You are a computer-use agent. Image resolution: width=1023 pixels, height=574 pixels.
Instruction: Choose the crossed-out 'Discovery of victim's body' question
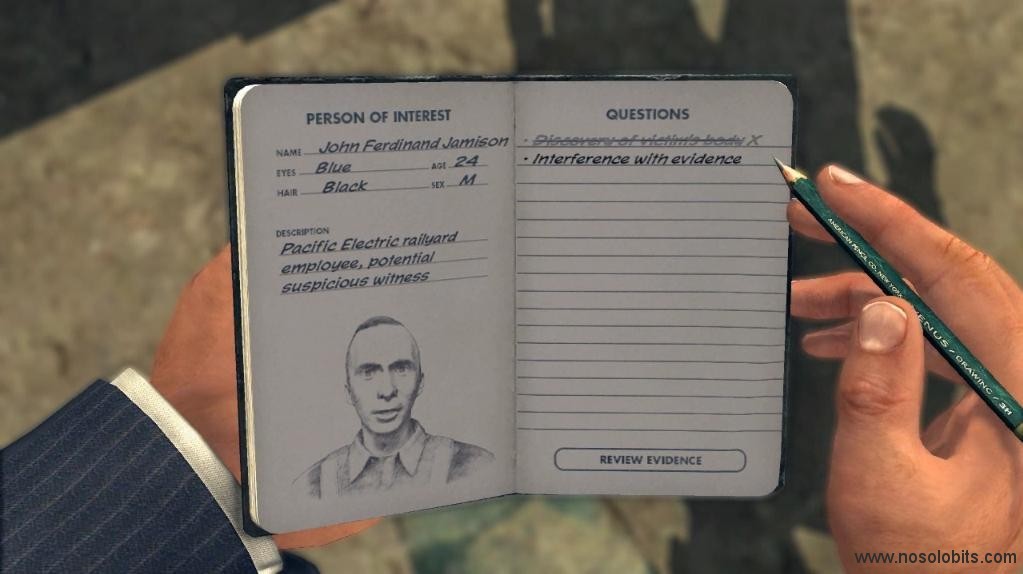point(640,140)
